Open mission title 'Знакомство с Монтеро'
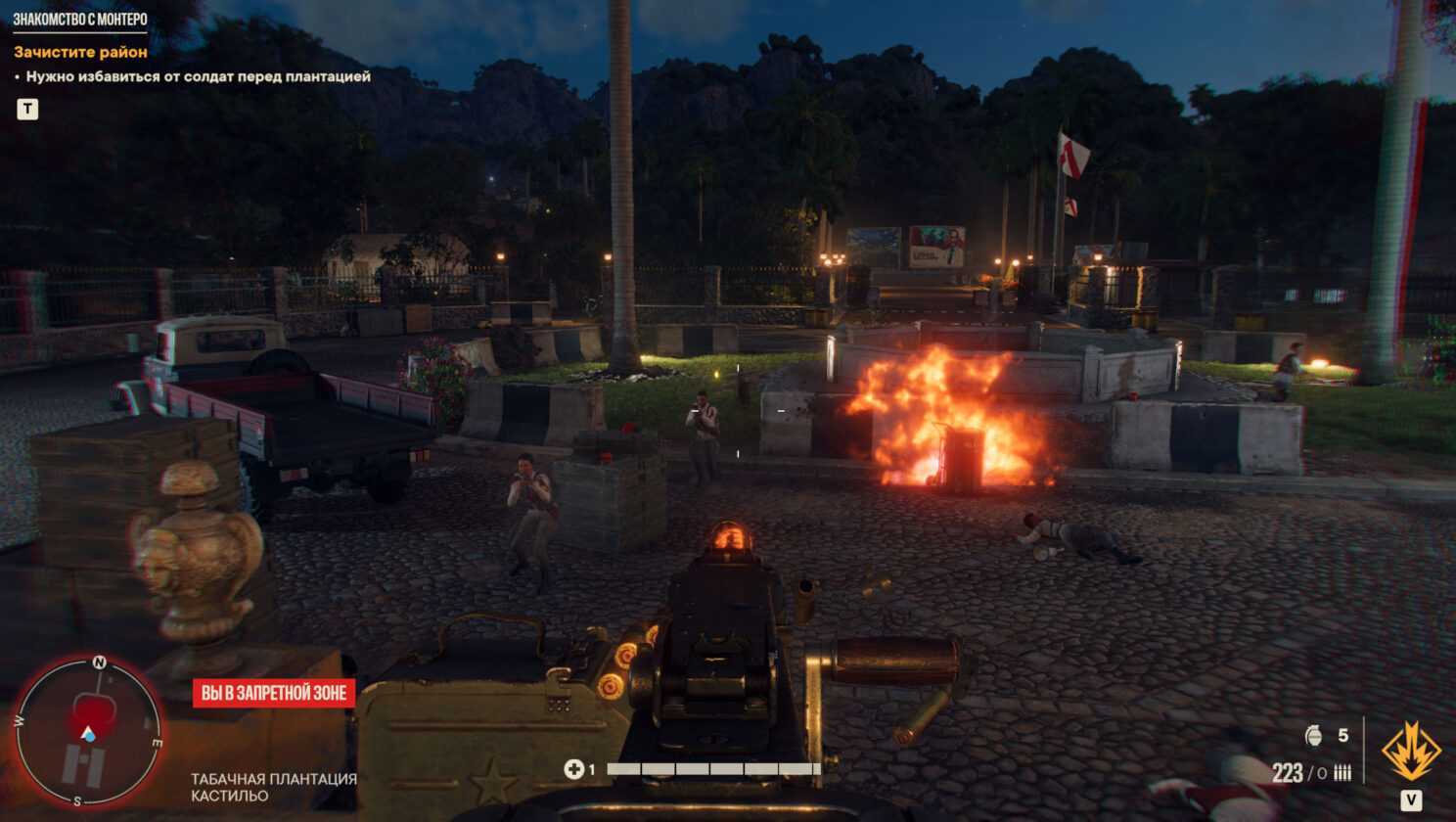The width and height of the screenshot is (1456, 822). pyautogui.click(x=80, y=20)
